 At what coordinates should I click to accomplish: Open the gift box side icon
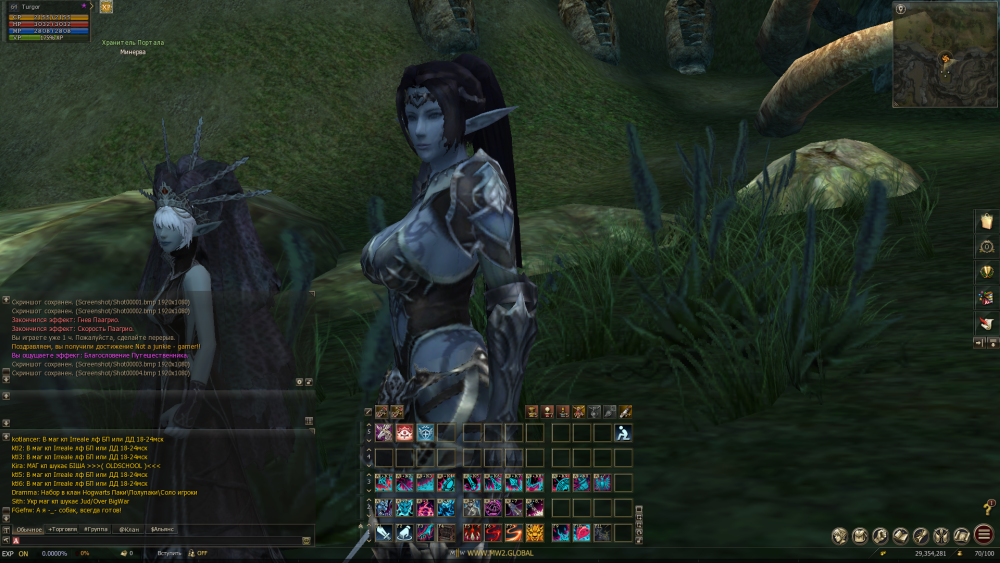click(x=986, y=297)
